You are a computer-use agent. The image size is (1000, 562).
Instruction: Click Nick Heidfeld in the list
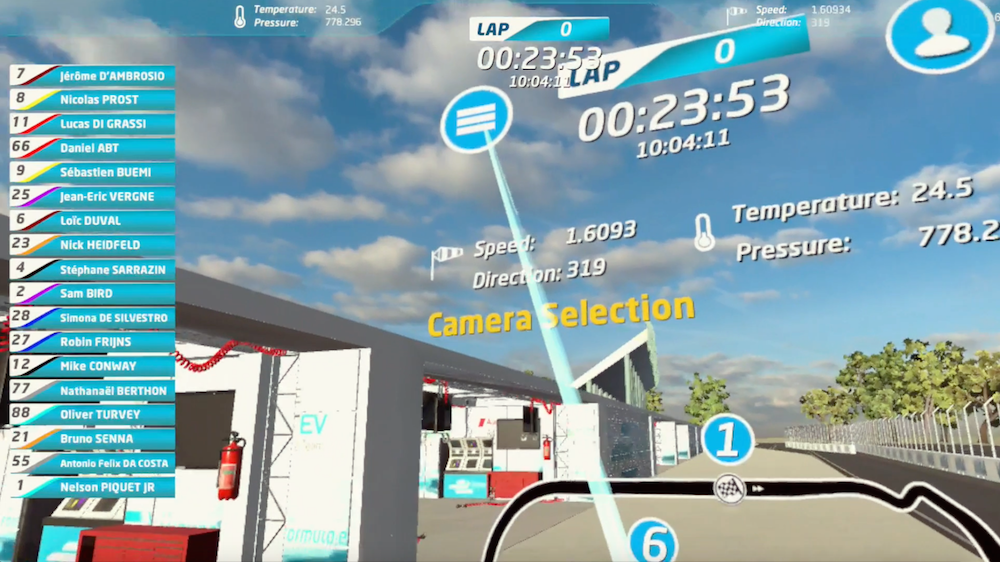click(x=92, y=244)
